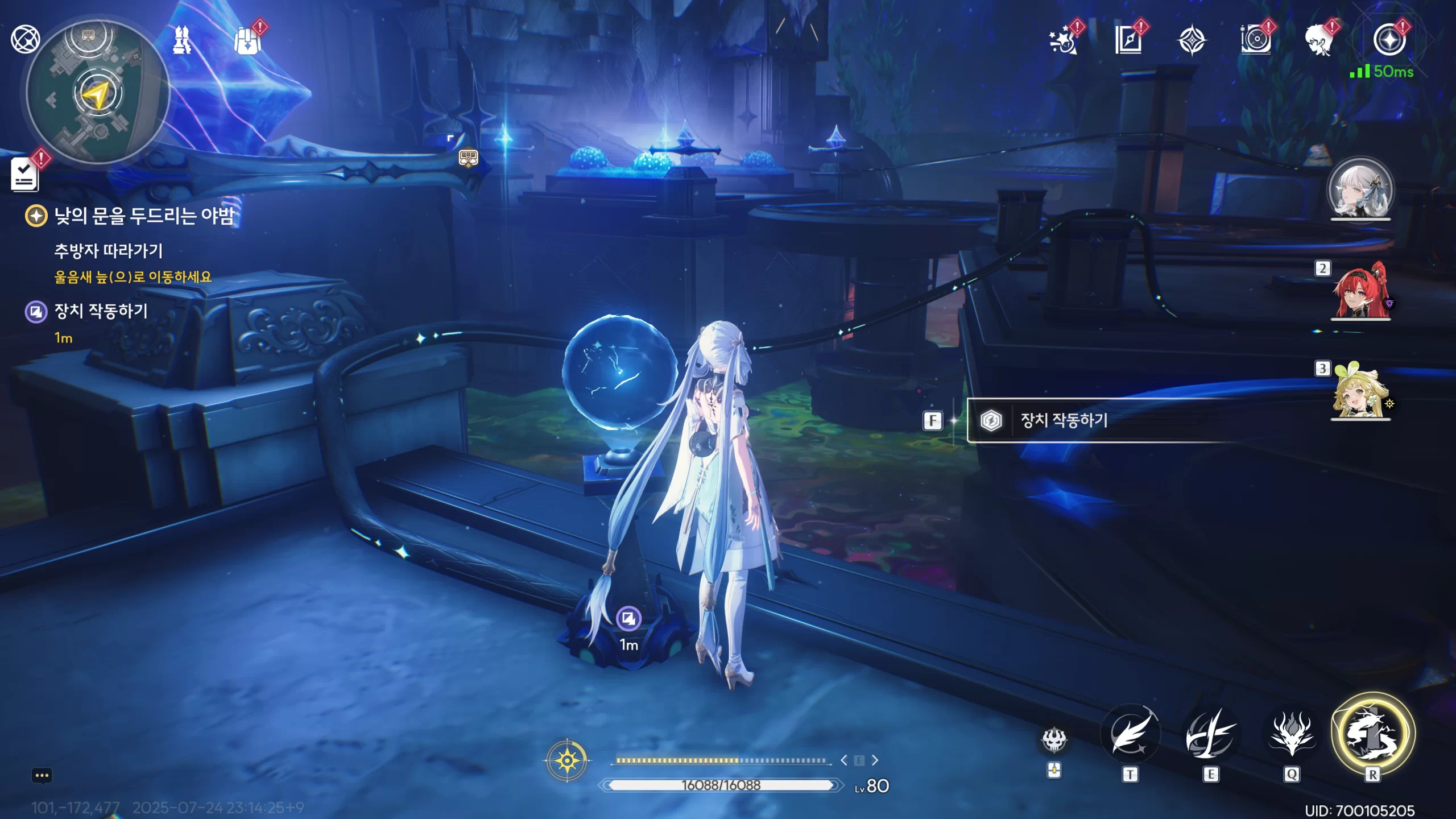Switch to the blonde party member
Image resolution: width=1456 pixels, height=819 pixels.
click(1360, 391)
